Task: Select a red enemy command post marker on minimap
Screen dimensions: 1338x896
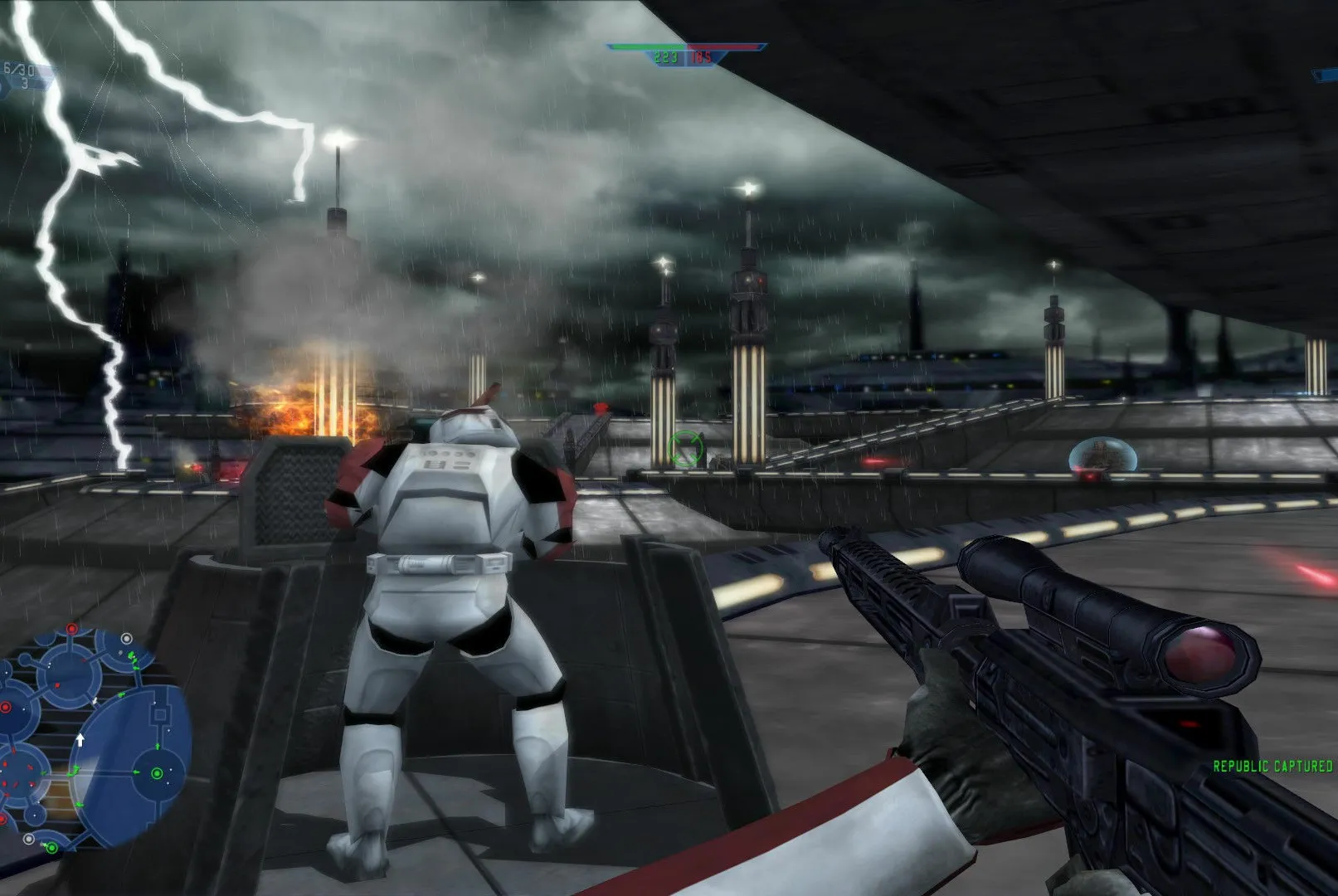Action: pos(71,629)
